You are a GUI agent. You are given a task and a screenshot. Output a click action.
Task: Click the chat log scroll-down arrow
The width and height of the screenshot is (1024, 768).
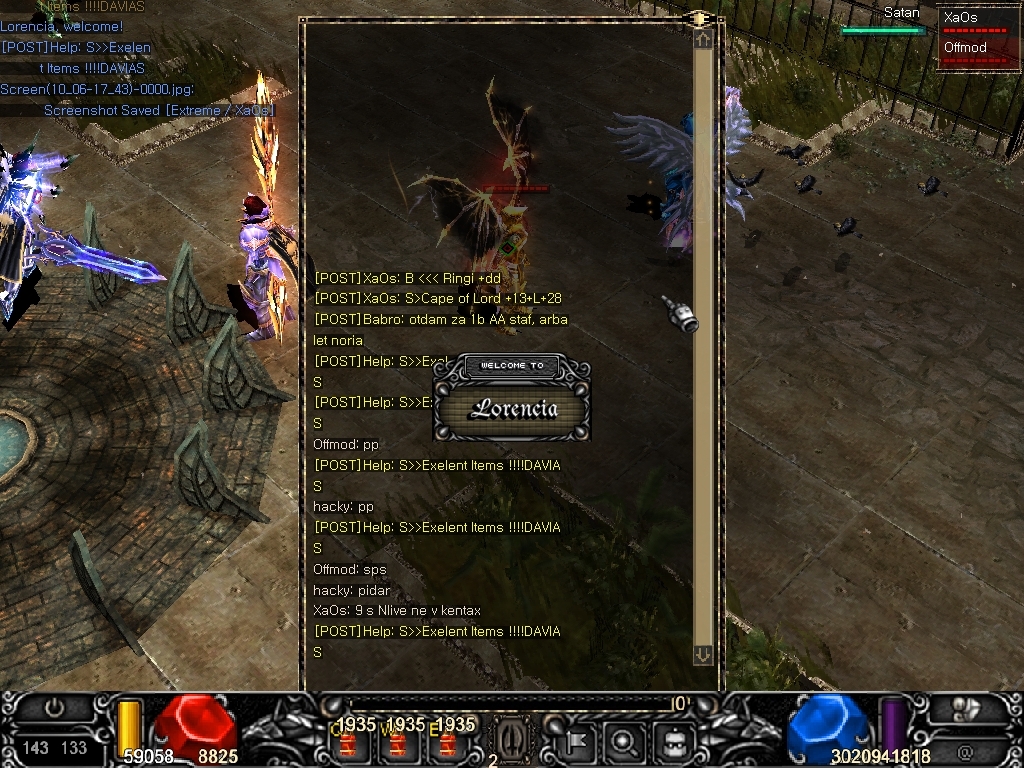coord(703,655)
